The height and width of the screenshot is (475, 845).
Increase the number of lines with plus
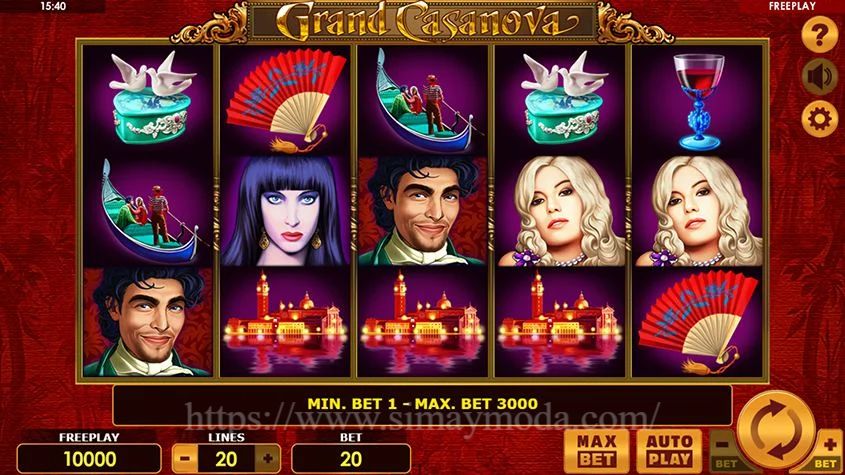267,457
